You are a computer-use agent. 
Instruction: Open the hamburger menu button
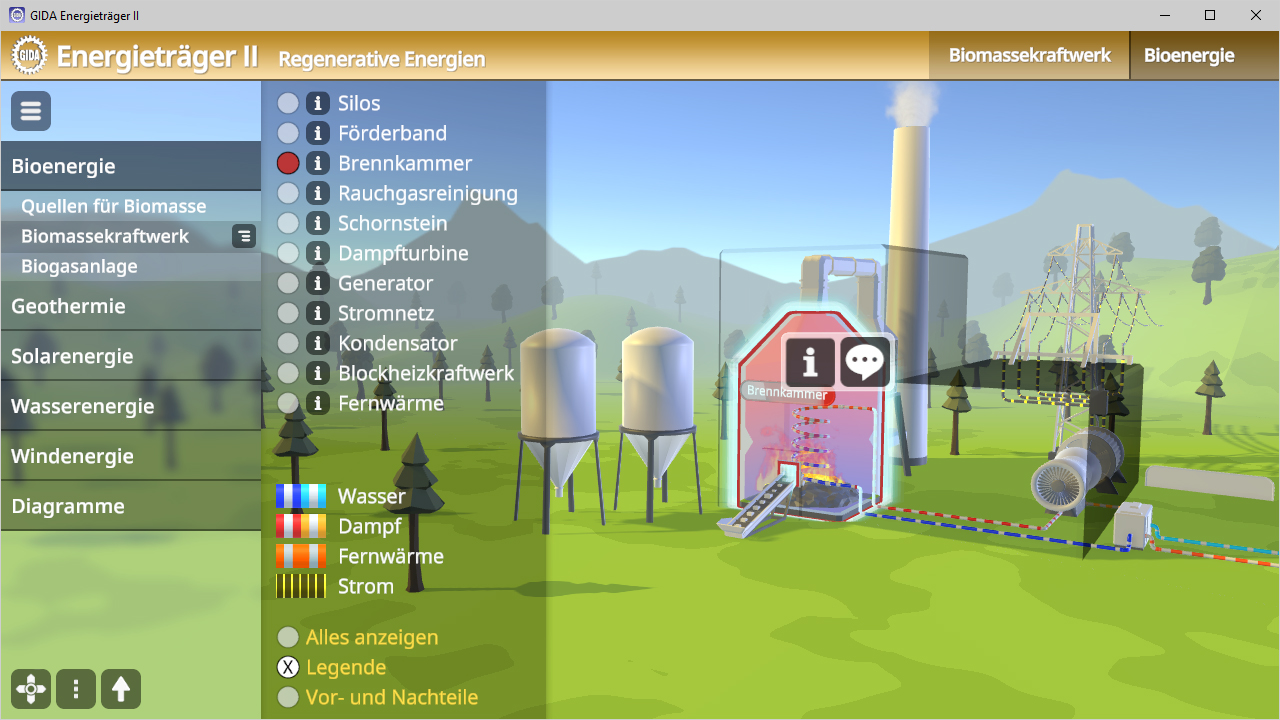(31, 111)
